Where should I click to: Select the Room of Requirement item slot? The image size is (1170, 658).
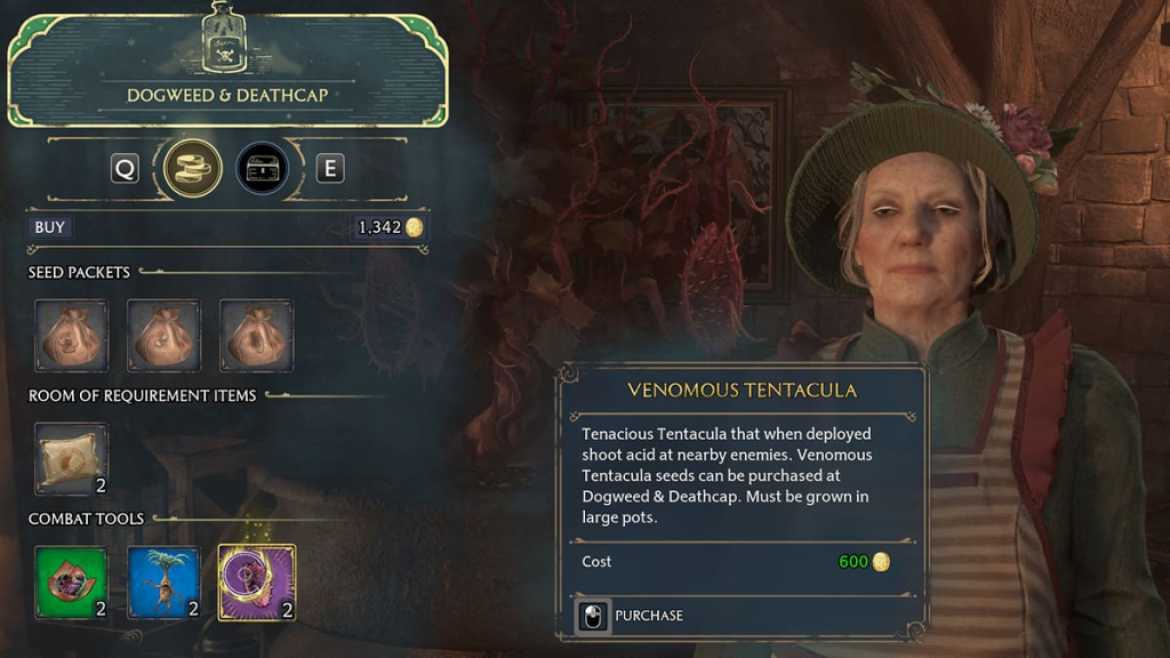tap(71, 458)
